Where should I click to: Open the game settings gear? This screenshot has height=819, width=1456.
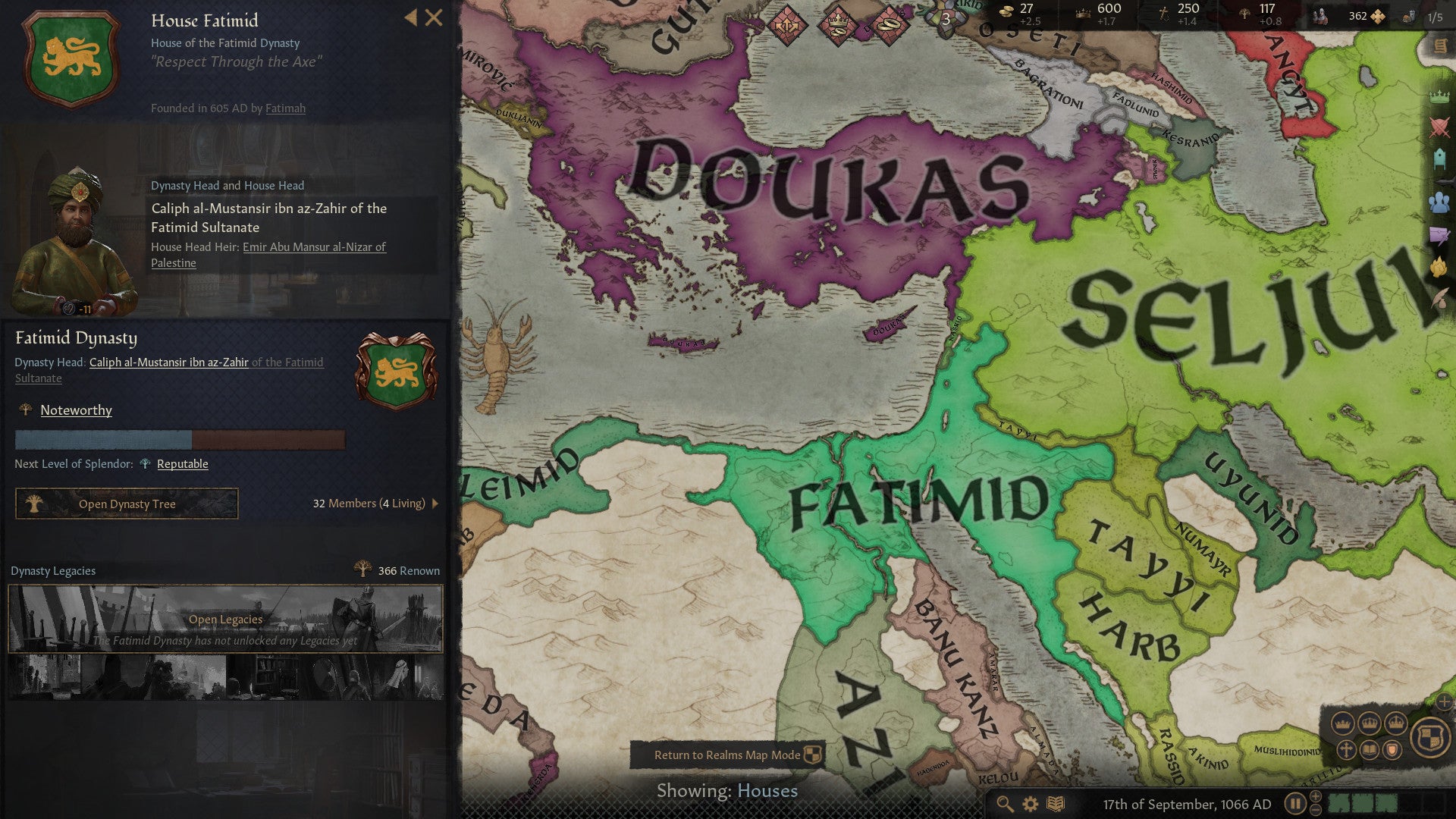(x=1030, y=805)
